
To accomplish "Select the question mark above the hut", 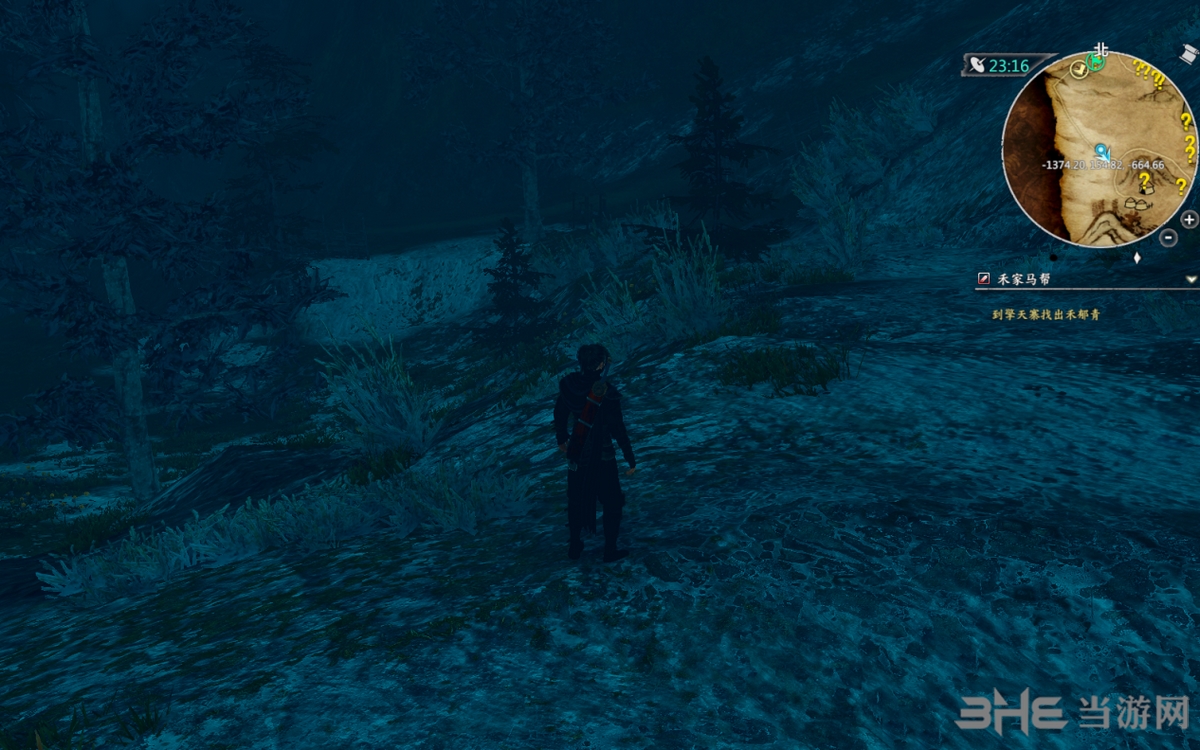I will [x=1144, y=180].
